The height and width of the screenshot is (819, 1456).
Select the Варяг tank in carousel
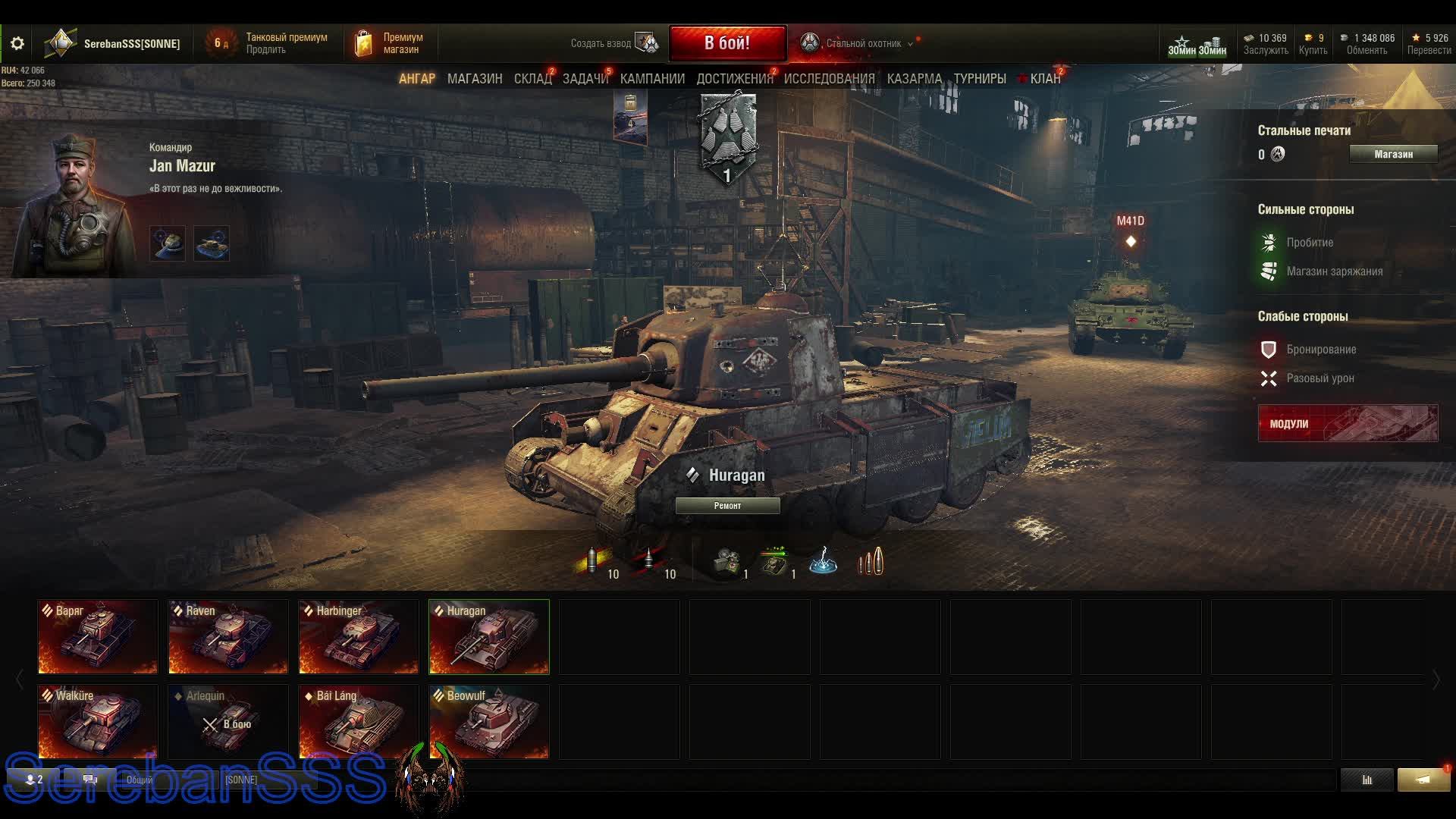[98, 637]
